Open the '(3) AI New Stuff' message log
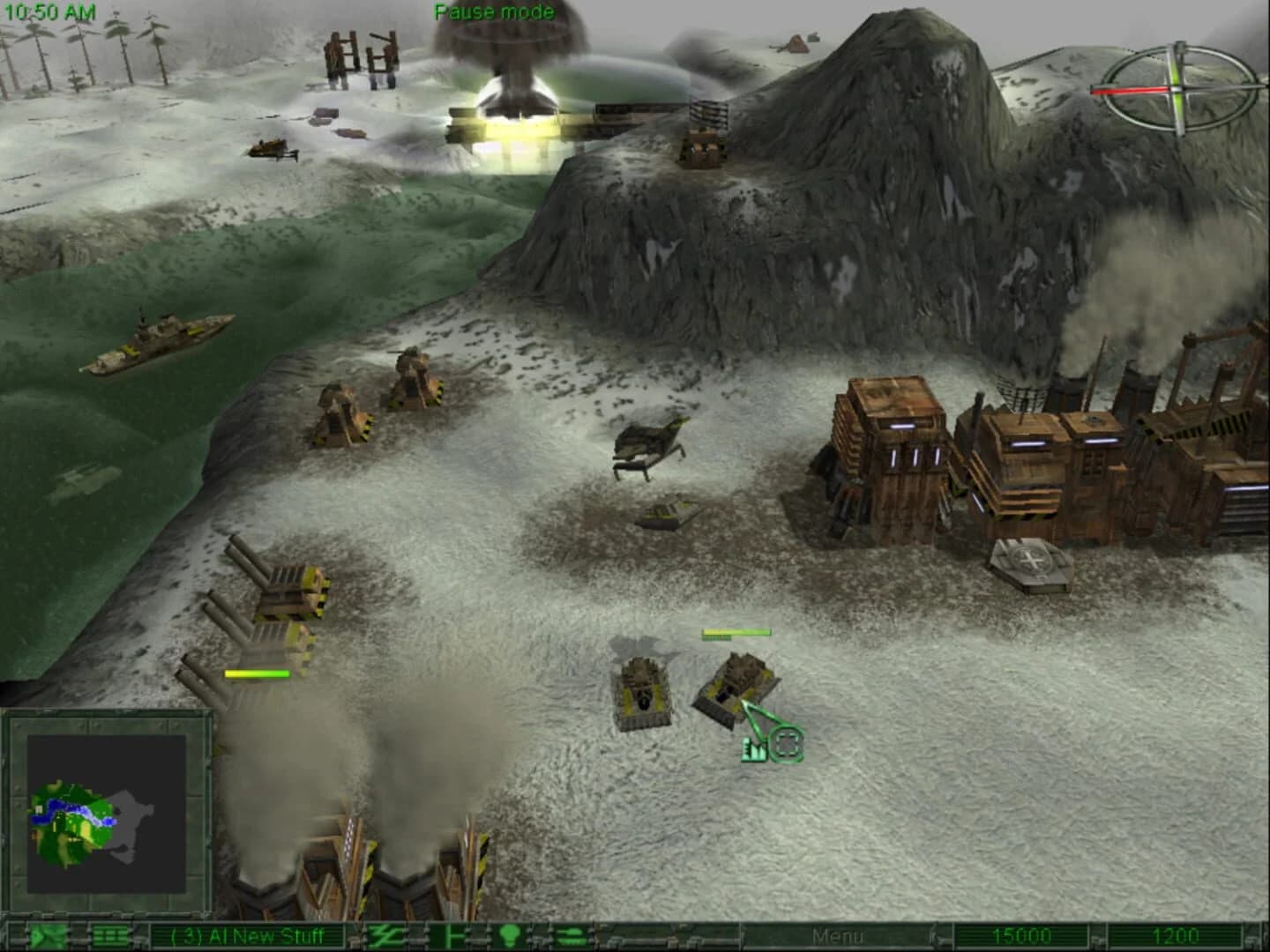 [x=247, y=937]
